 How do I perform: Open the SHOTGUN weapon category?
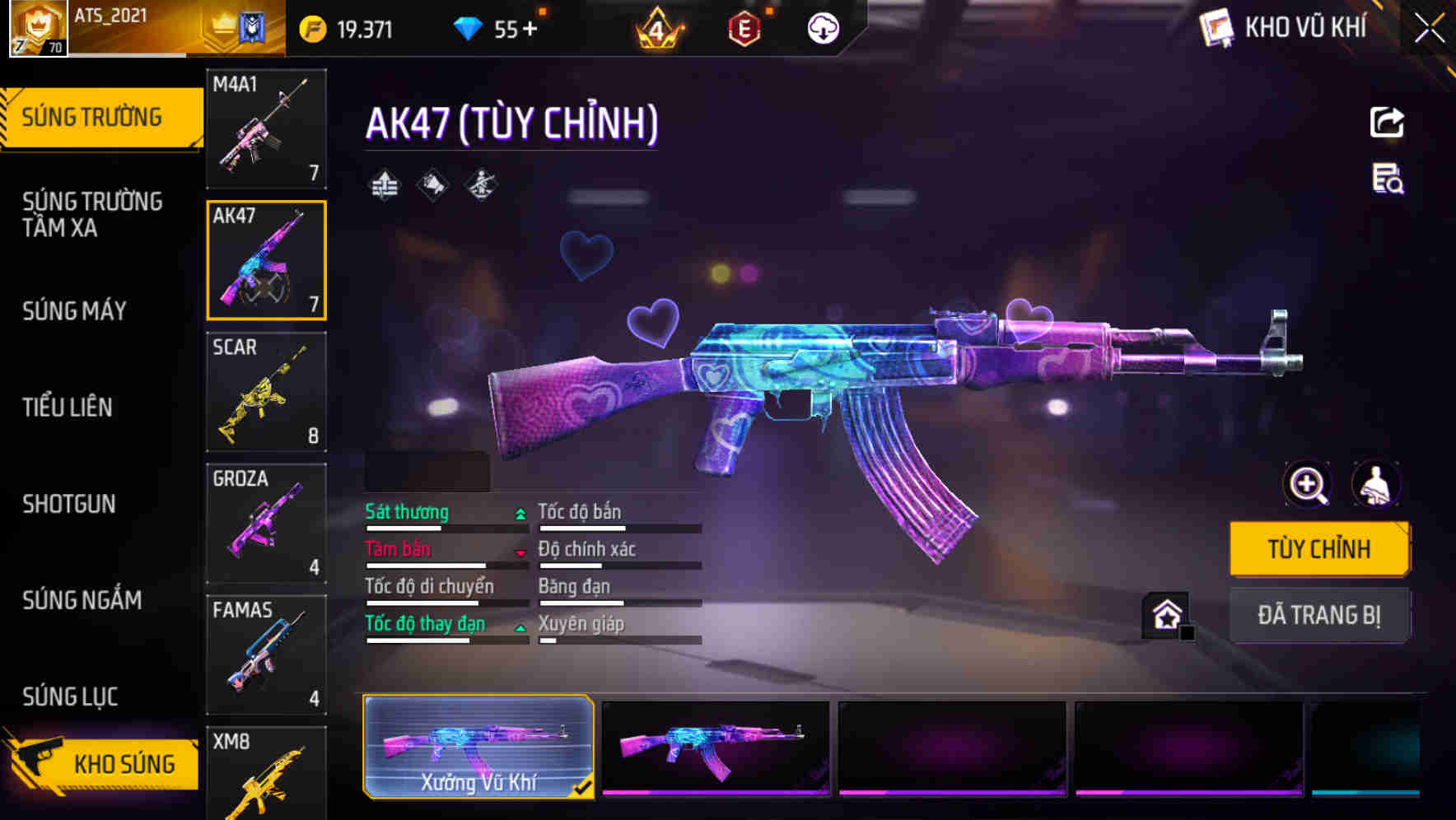(x=70, y=503)
